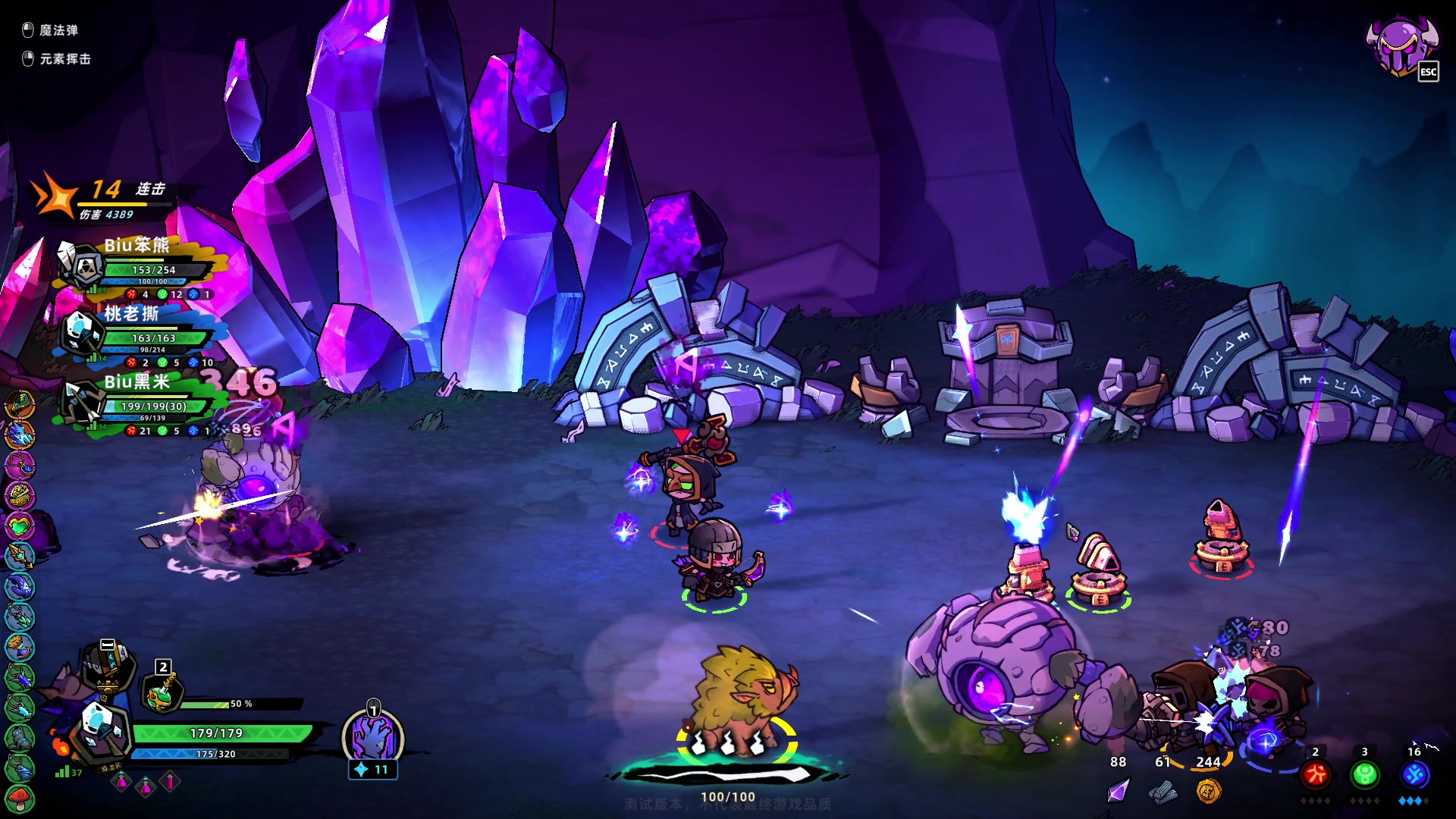Activate the purple hand skill
This screenshot has width=1456, height=819.
(x=373, y=737)
